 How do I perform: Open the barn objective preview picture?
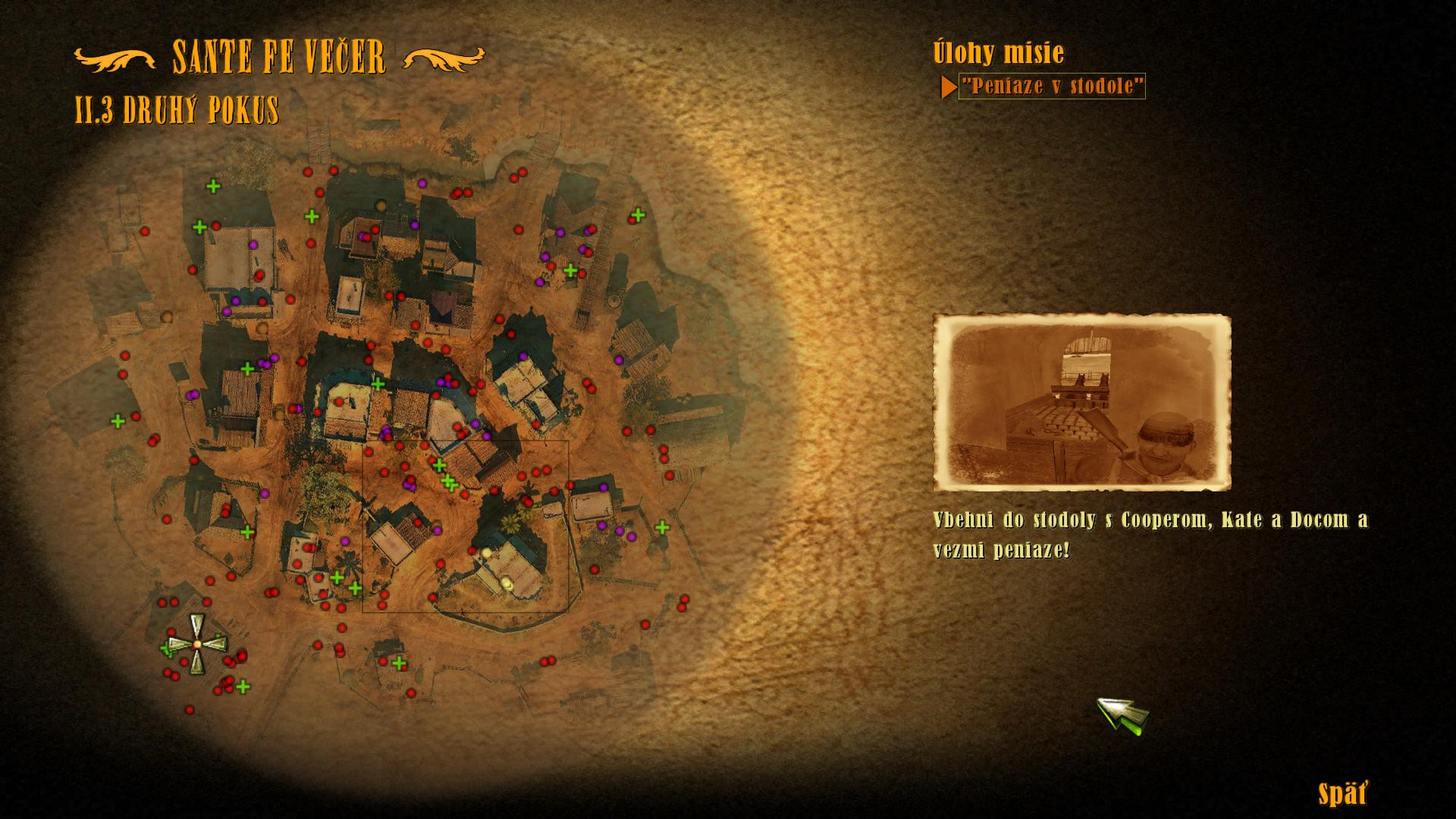(x=1081, y=403)
